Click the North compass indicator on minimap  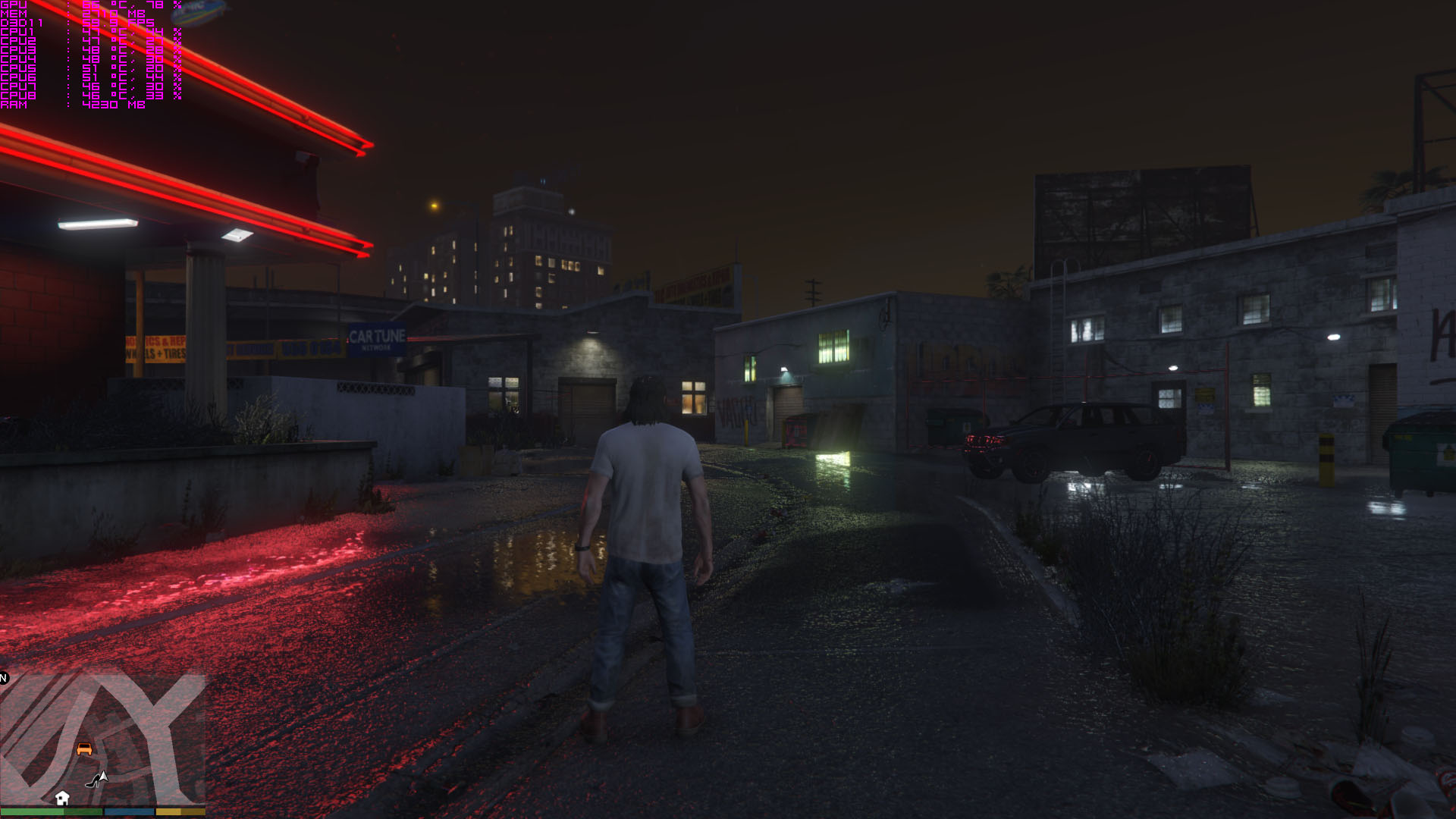pos(4,678)
